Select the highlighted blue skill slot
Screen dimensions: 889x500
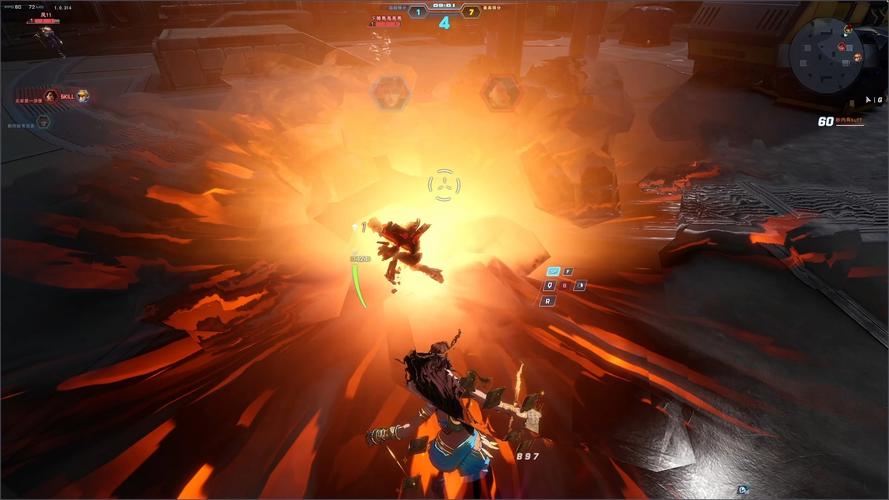pos(553,271)
